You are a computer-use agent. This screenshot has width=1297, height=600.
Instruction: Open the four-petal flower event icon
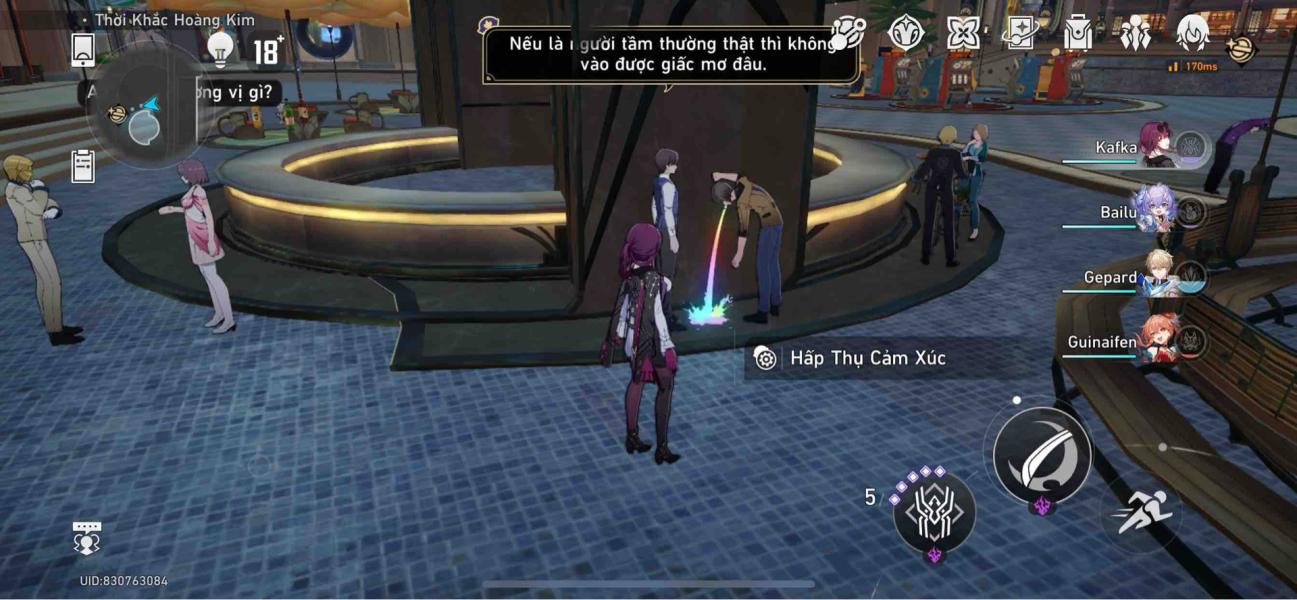pos(963,34)
